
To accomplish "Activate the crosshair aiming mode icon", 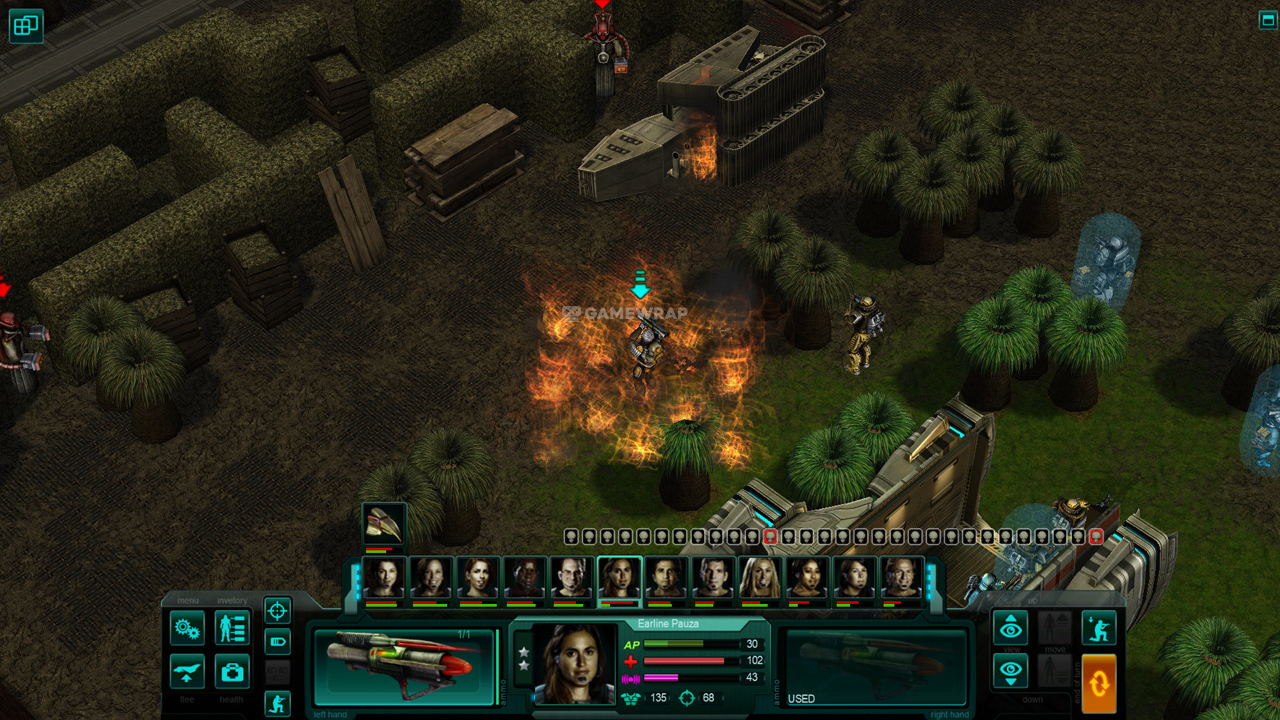I will point(277,610).
